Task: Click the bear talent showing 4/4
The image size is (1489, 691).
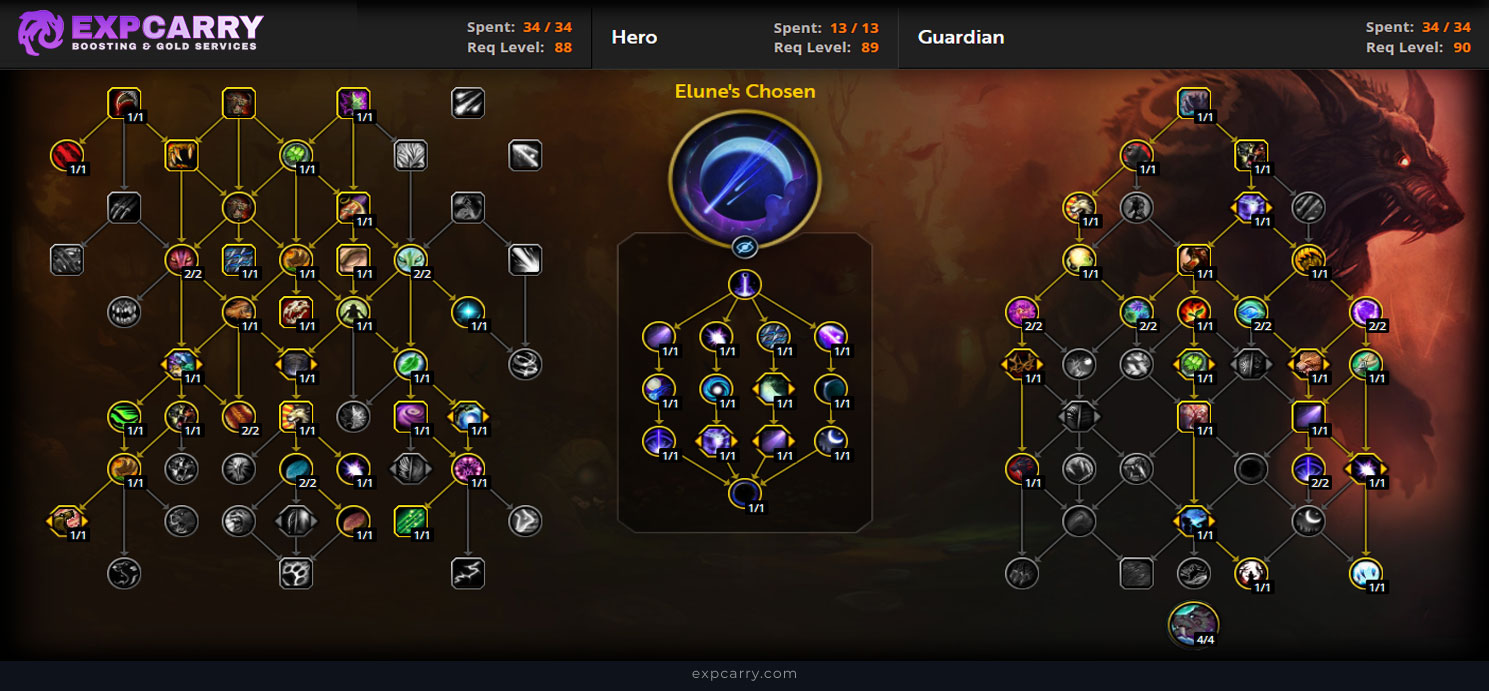Action: (1192, 623)
